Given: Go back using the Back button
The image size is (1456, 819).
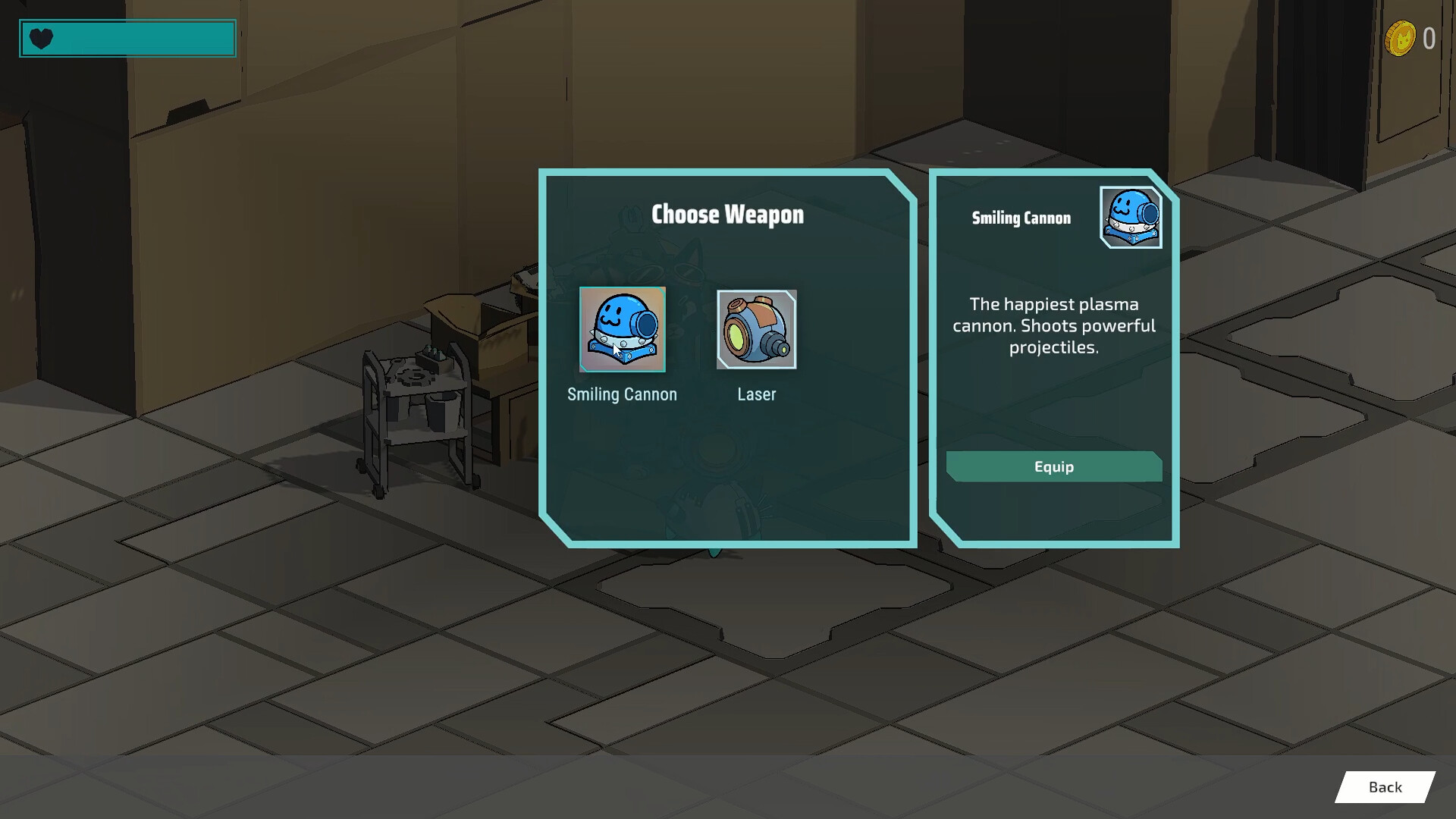Looking at the screenshot, I should pos(1387,787).
